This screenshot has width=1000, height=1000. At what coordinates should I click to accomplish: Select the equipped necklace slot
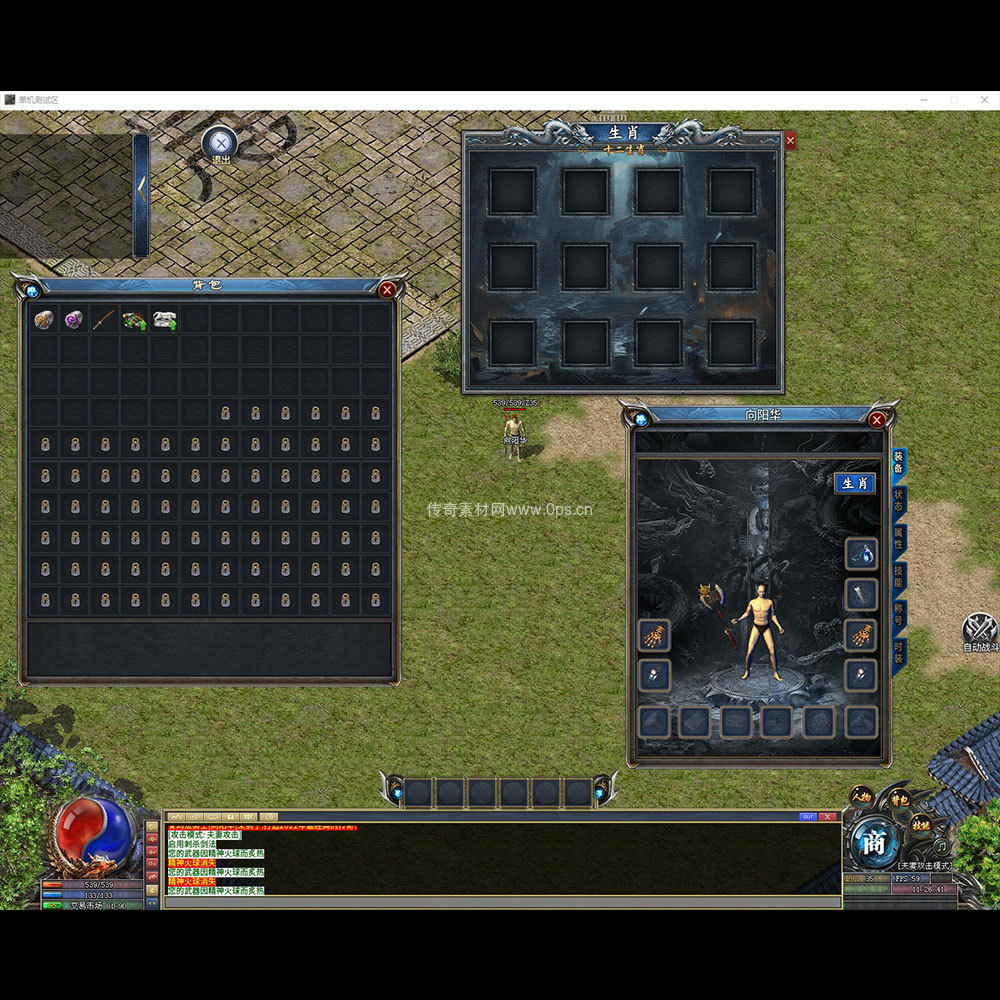[x=861, y=553]
